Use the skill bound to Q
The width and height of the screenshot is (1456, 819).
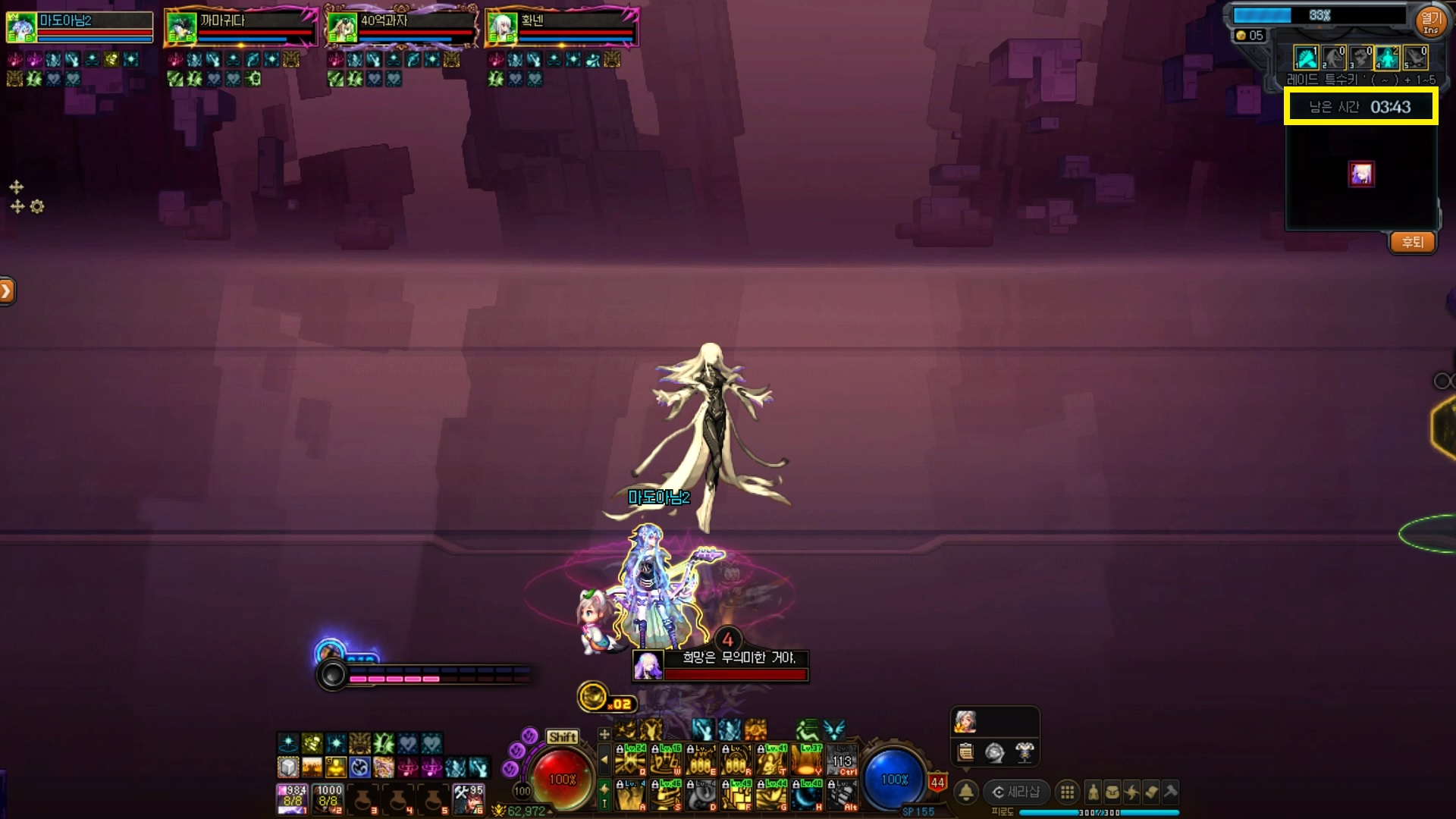pos(631,759)
